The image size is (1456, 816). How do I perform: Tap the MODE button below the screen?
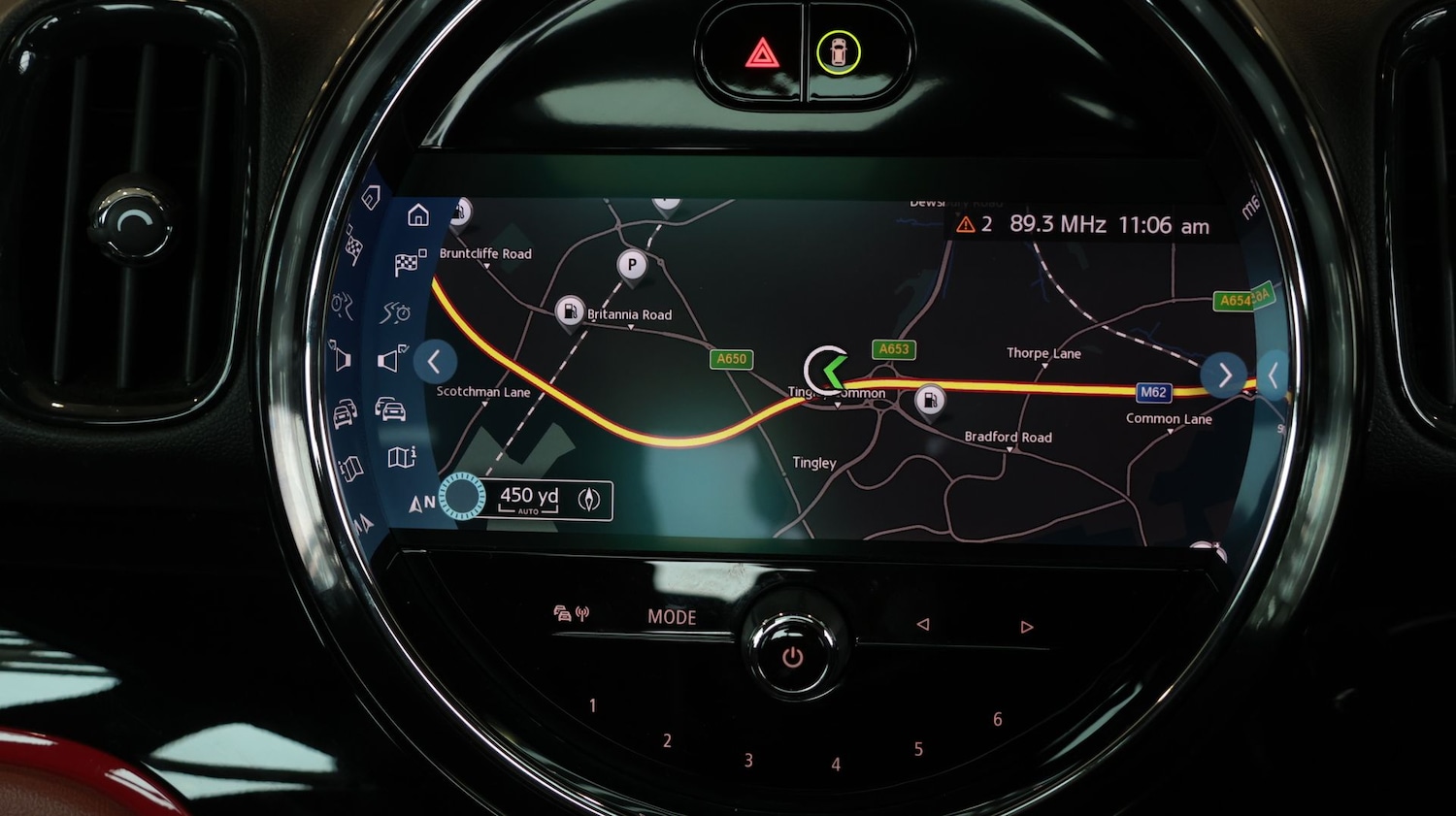(672, 617)
